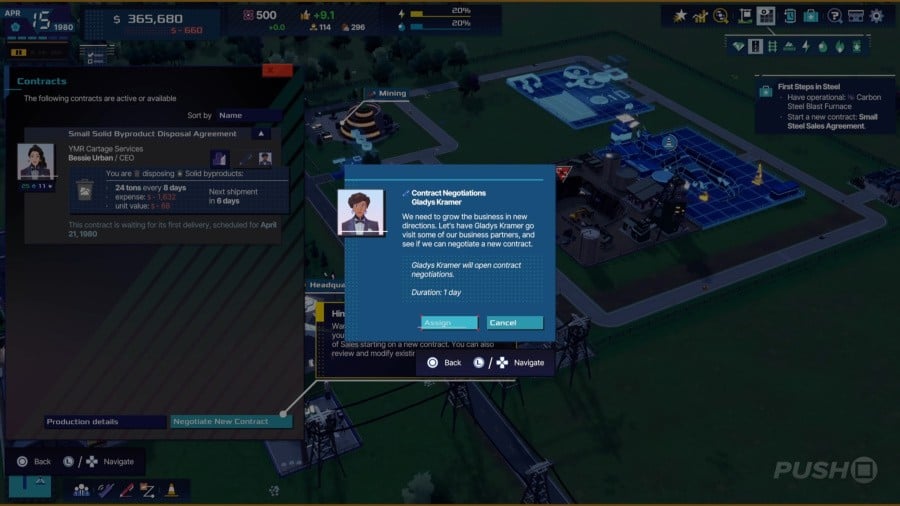Select the red pencil tool in bottom toolbar
Screen dimensions: 900x506
tap(126, 490)
